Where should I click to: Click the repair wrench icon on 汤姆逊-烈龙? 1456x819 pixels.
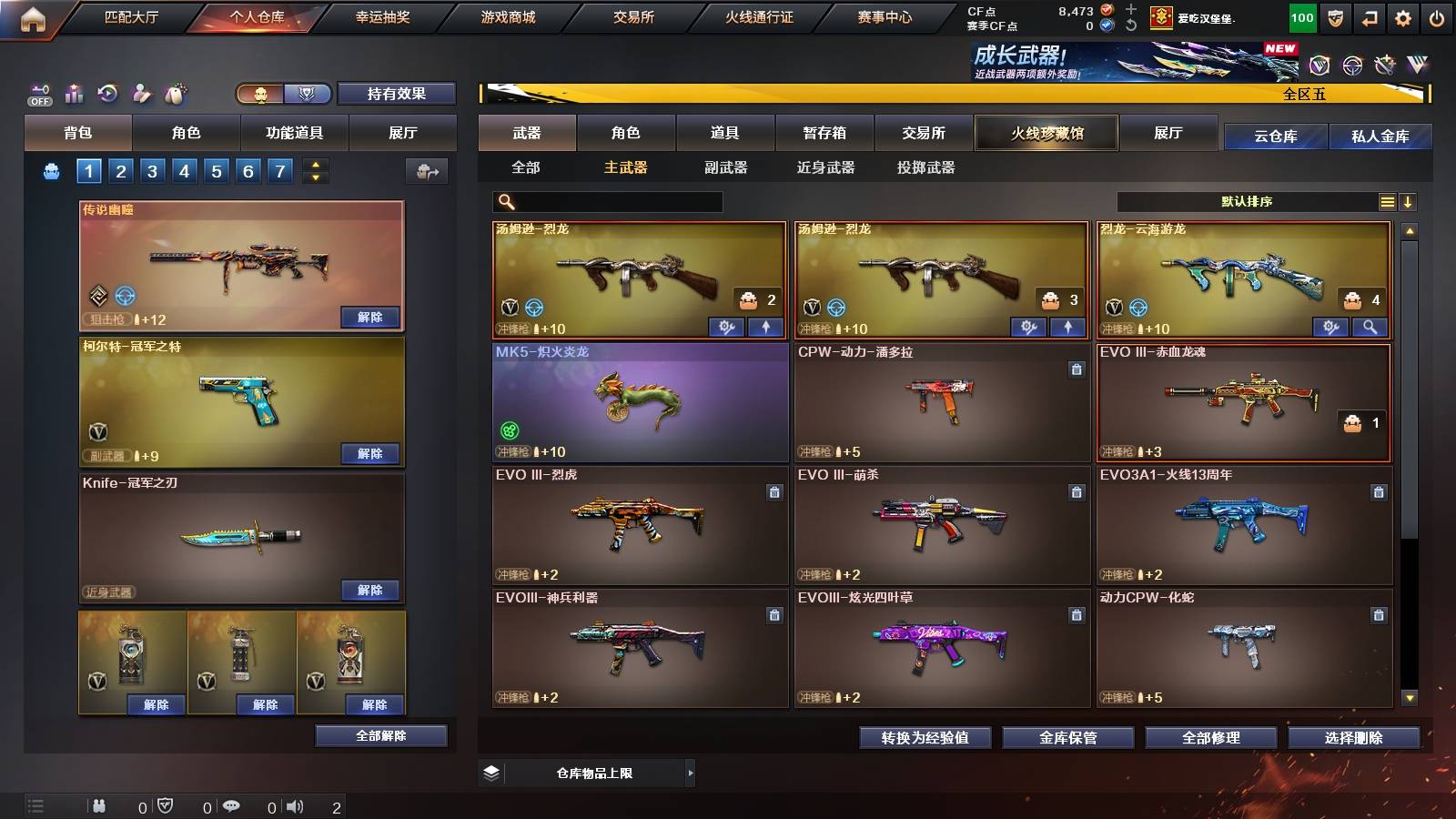point(728,326)
